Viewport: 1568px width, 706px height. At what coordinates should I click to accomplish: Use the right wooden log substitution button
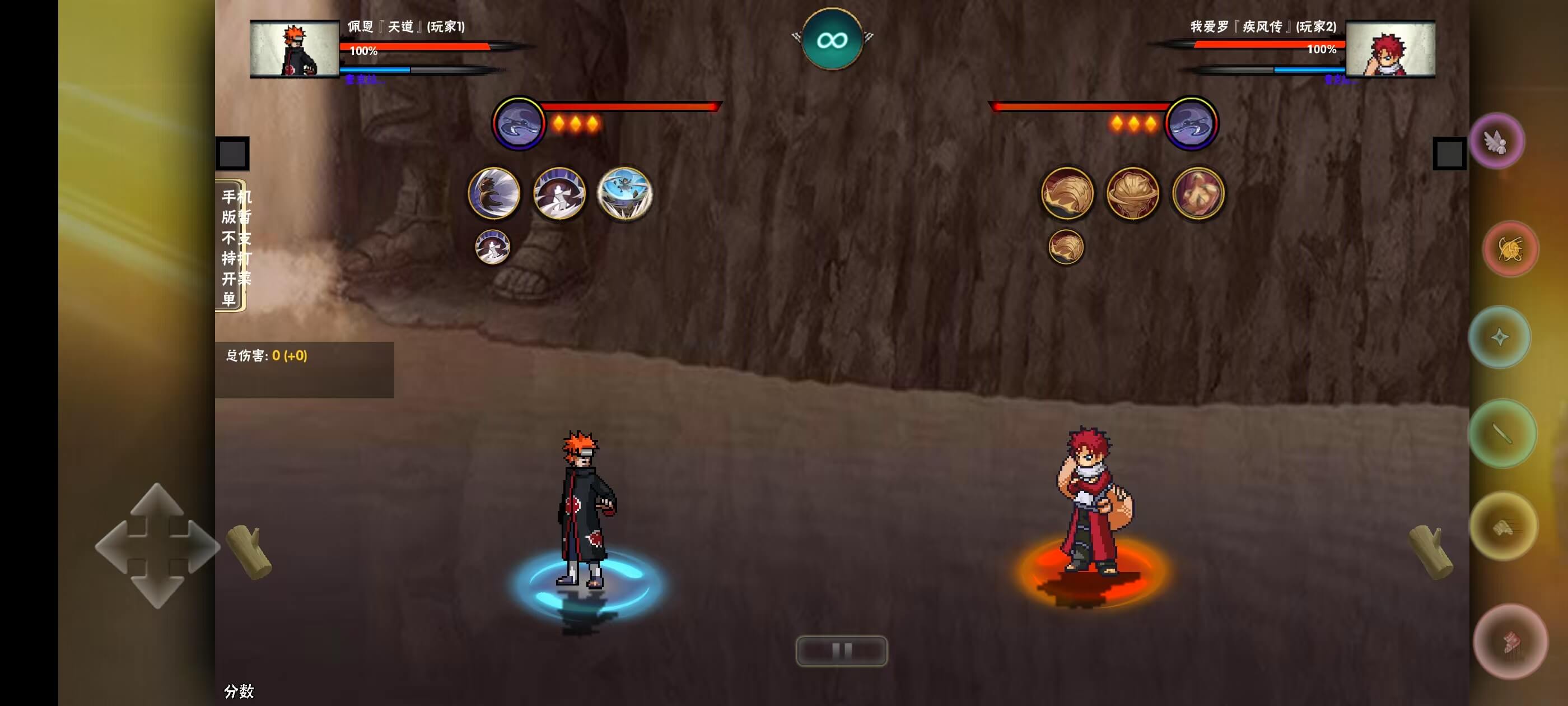pyautogui.click(x=1431, y=552)
